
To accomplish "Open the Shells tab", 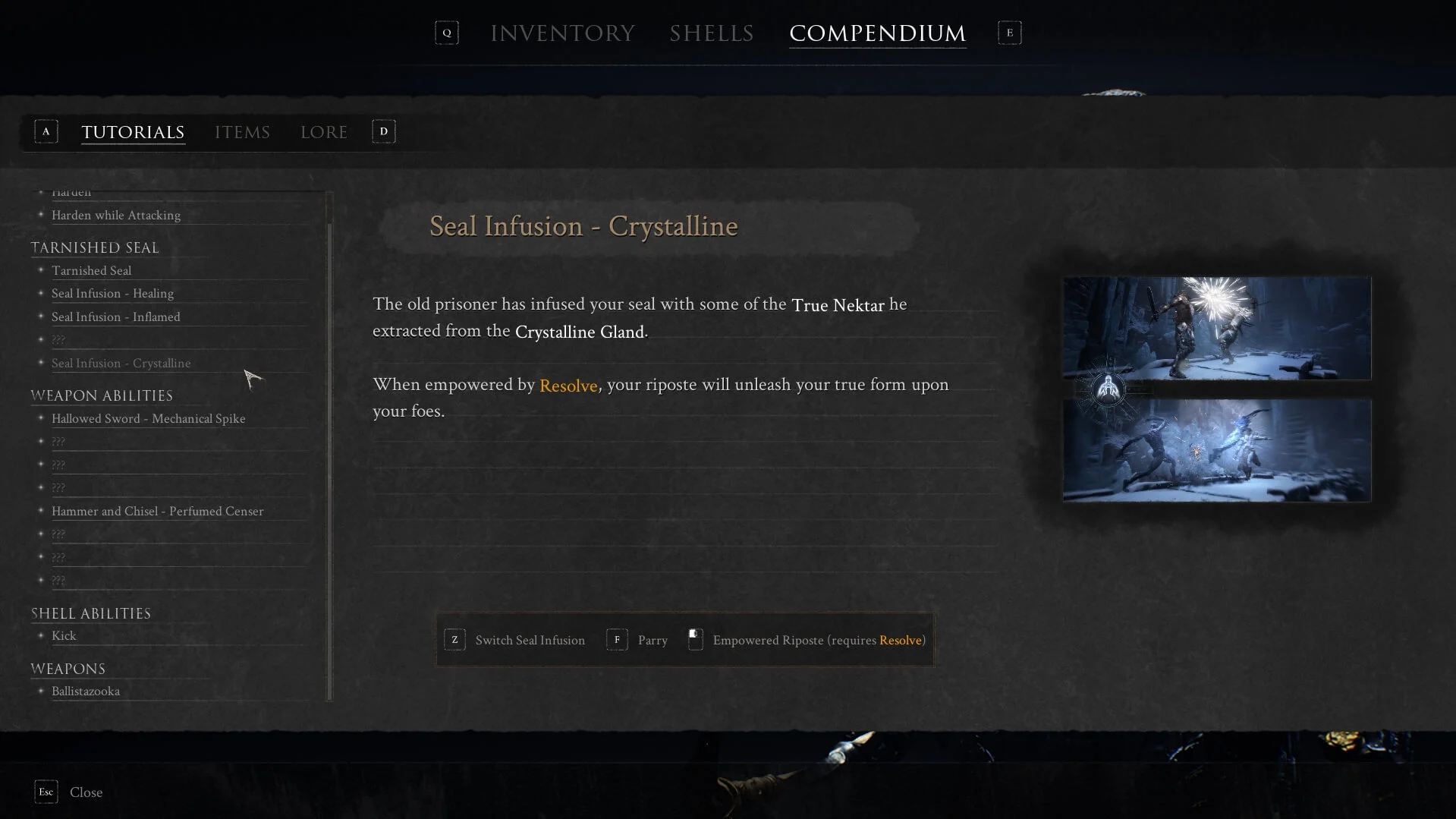I will pyautogui.click(x=711, y=33).
